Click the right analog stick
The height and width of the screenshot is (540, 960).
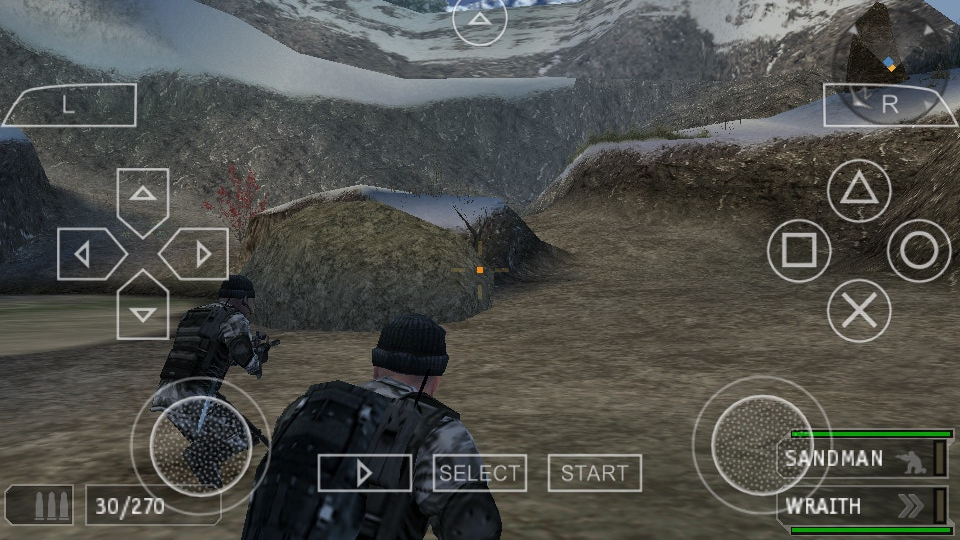tap(762, 444)
